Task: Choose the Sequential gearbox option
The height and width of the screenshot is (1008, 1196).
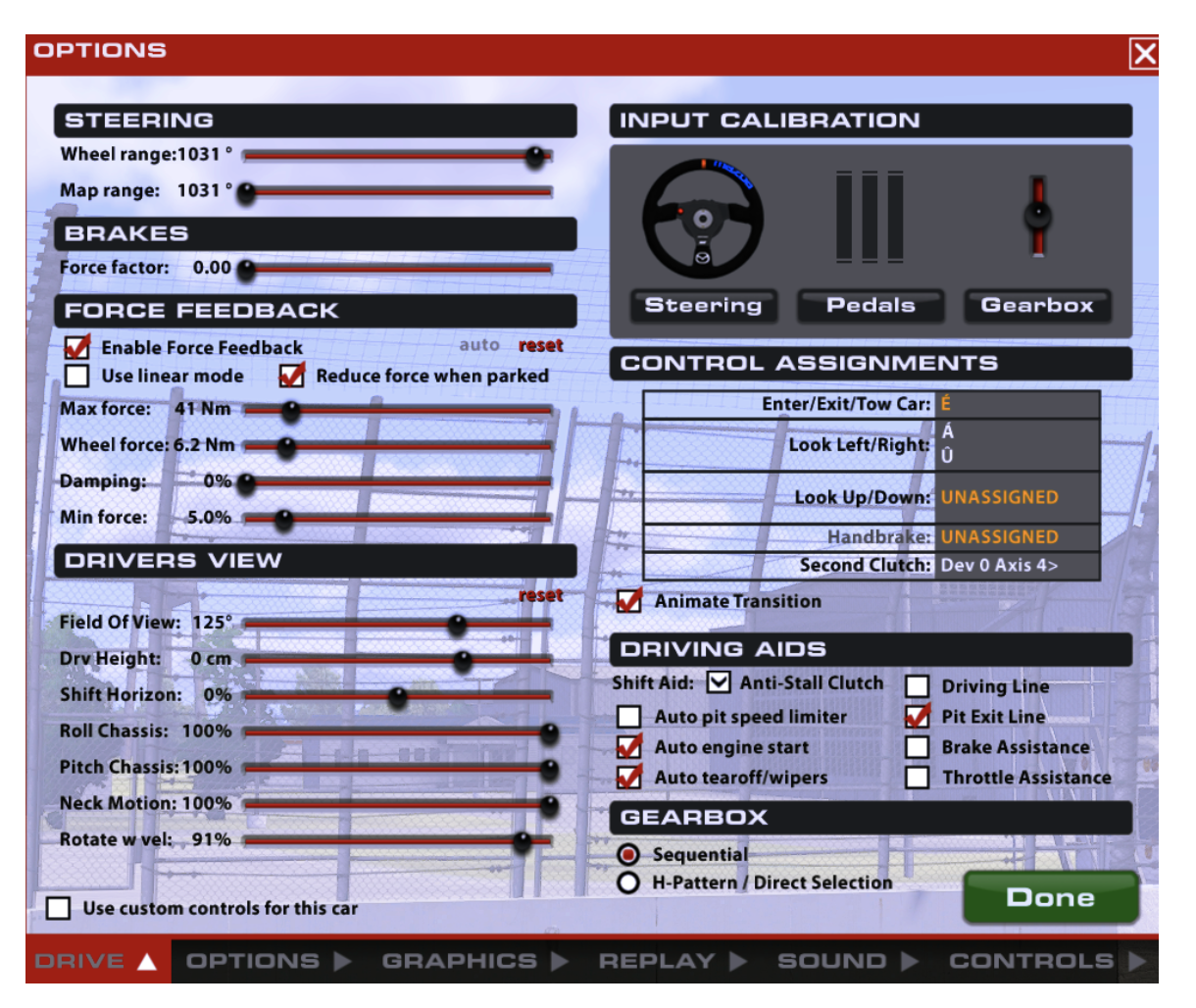Action: tap(628, 855)
